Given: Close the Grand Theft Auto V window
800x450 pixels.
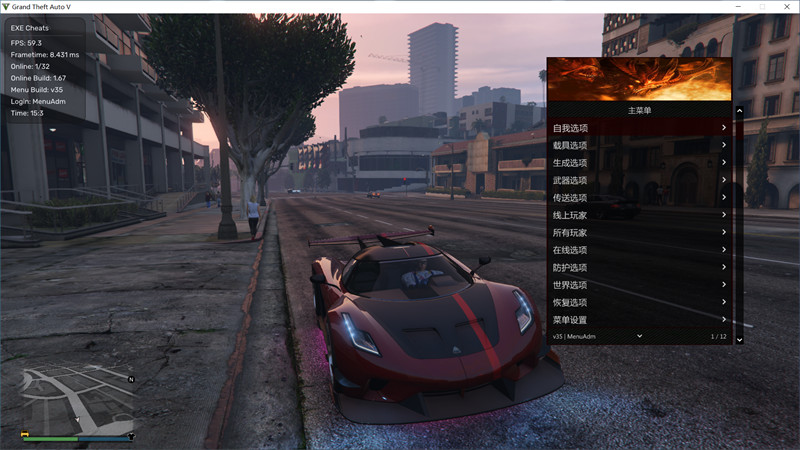Looking at the screenshot, I should click(x=787, y=7).
